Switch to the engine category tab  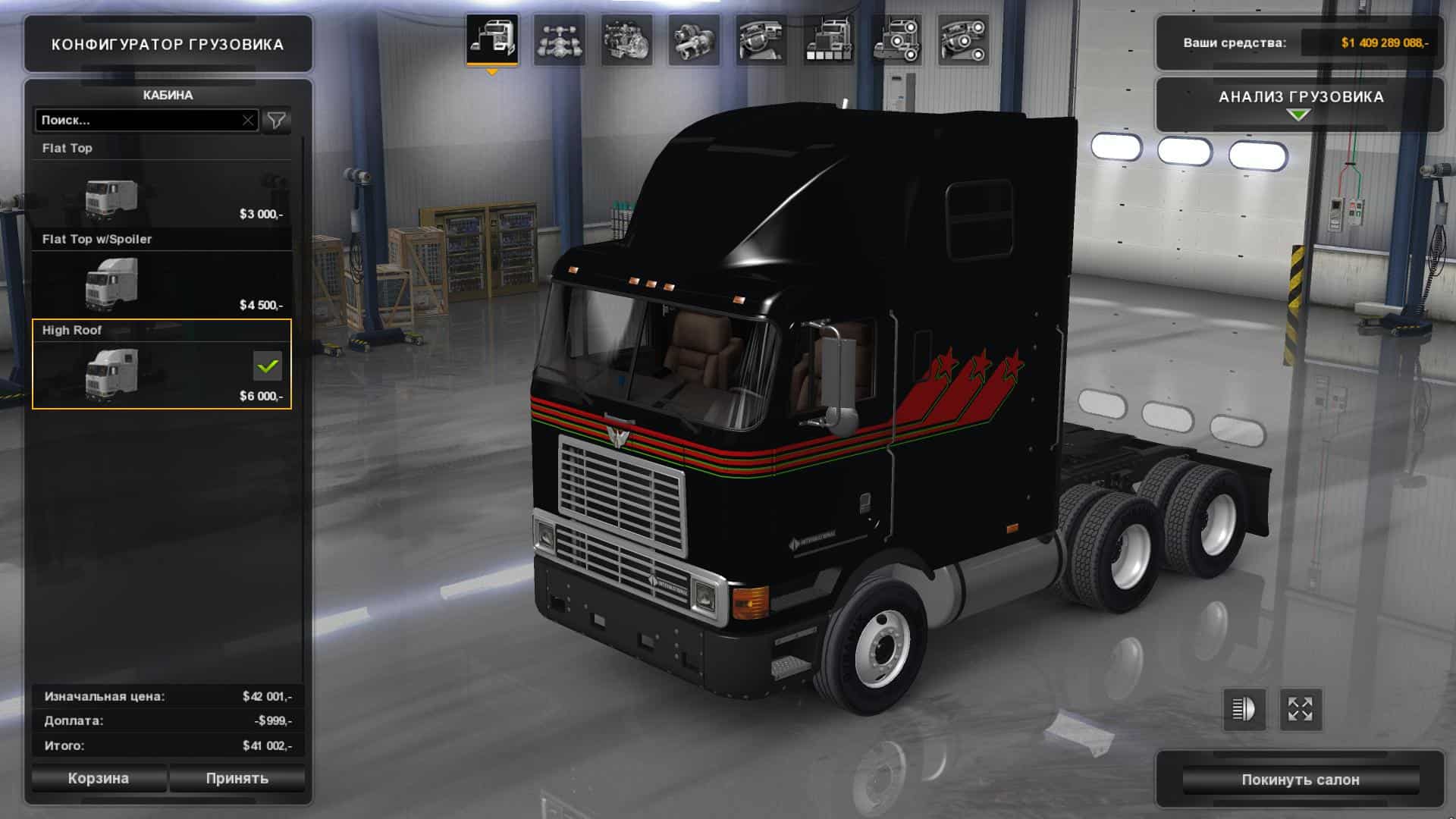pyautogui.click(x=626, y=39)
